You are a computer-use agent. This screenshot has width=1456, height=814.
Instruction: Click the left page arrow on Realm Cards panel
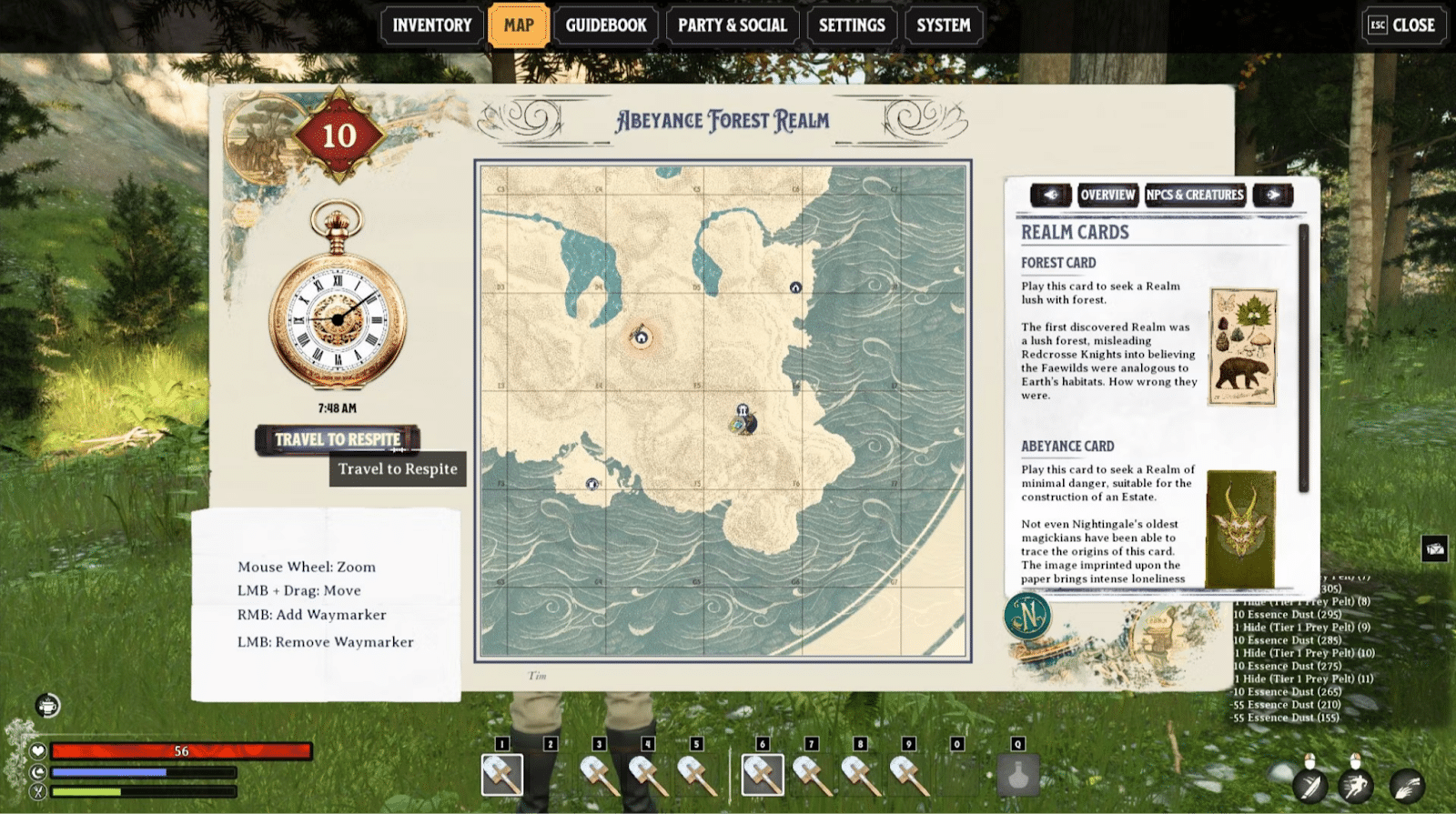[1051, 194]
